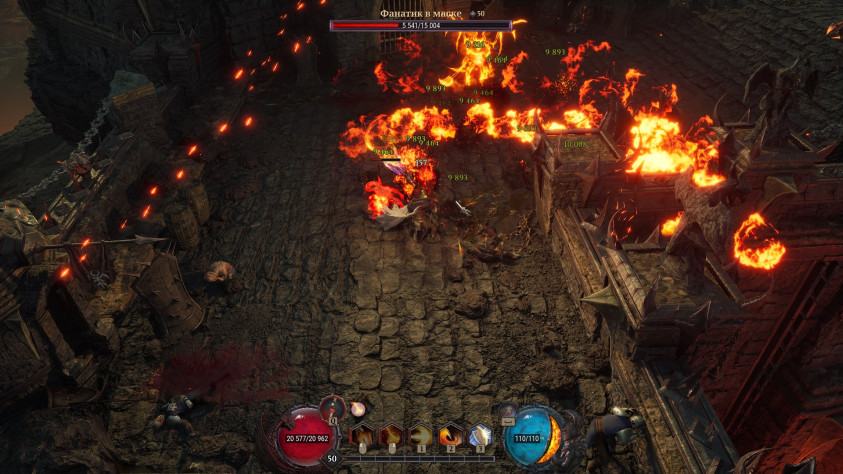Cast the fire vortex skill in slot 2
Screen dimensions: 843x474
coord(451,435)
